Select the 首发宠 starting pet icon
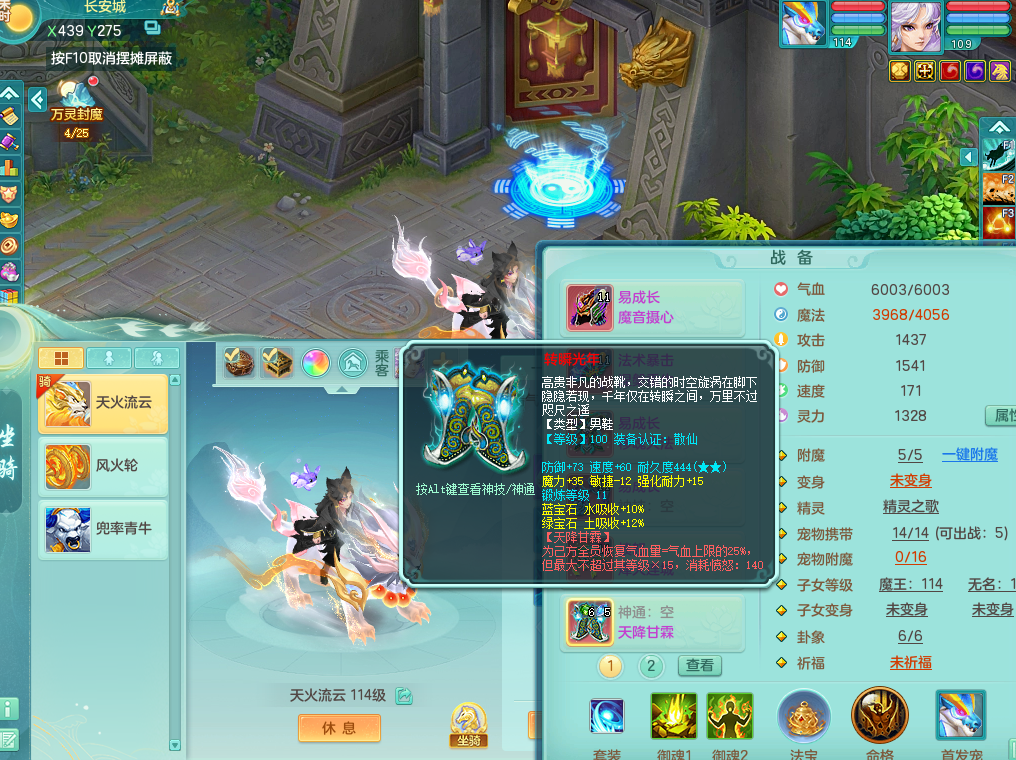 (x=960, y=716)
